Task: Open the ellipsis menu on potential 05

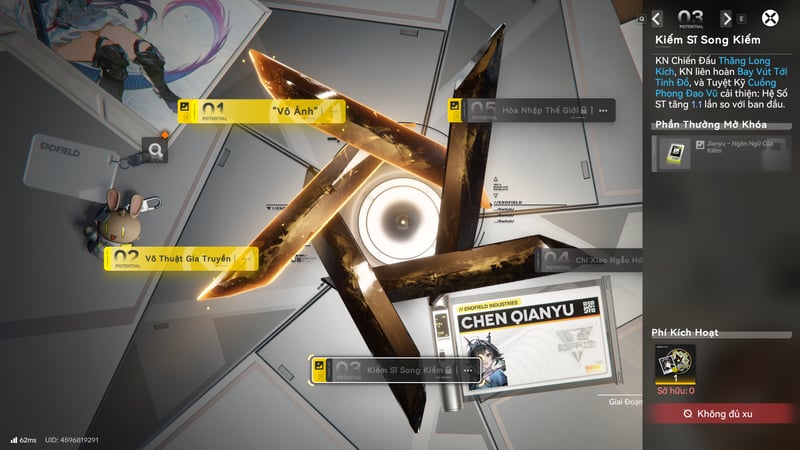Action: [603, 111]
